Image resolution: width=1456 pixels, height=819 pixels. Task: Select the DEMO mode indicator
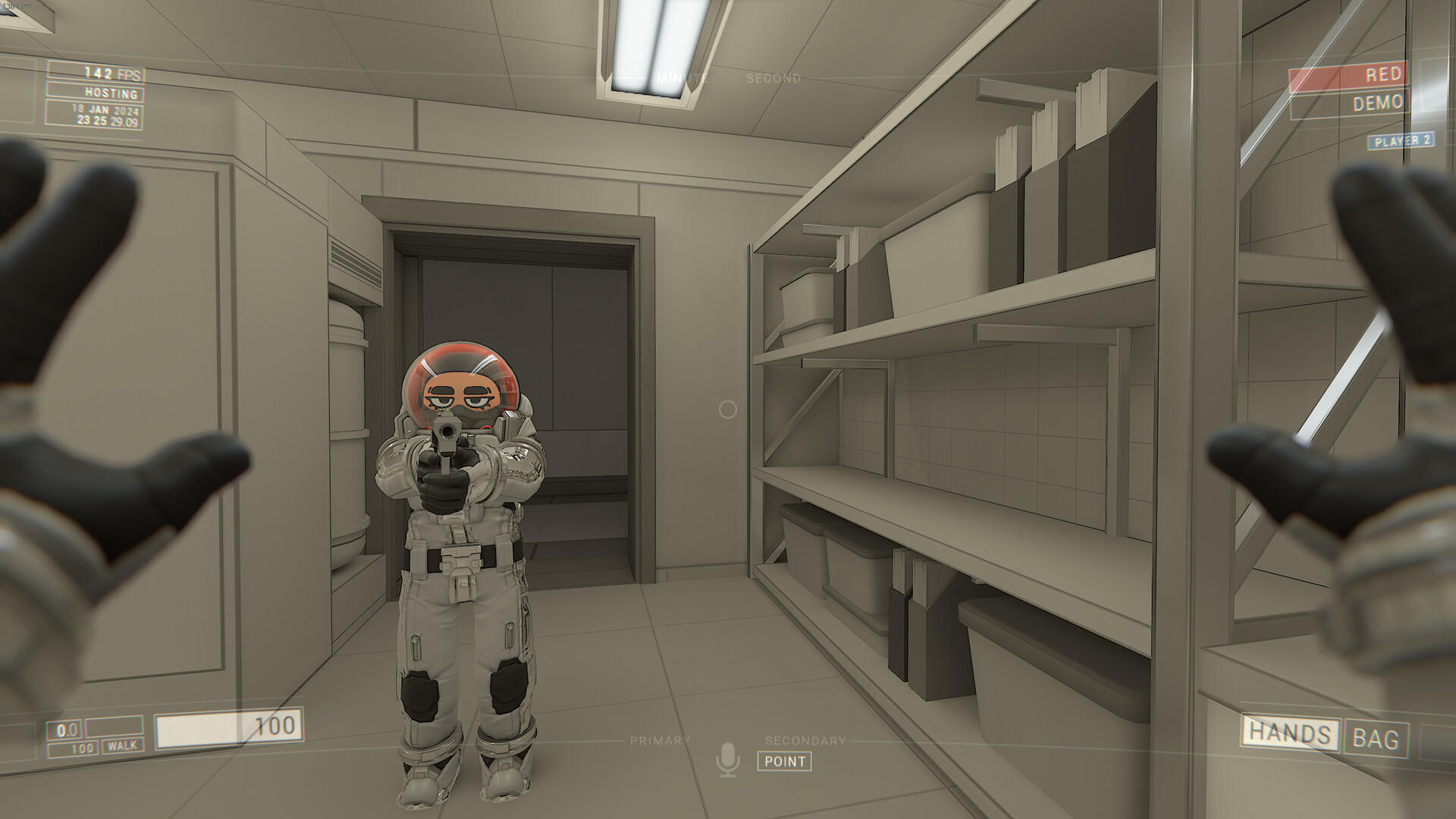click(1380, 103)
